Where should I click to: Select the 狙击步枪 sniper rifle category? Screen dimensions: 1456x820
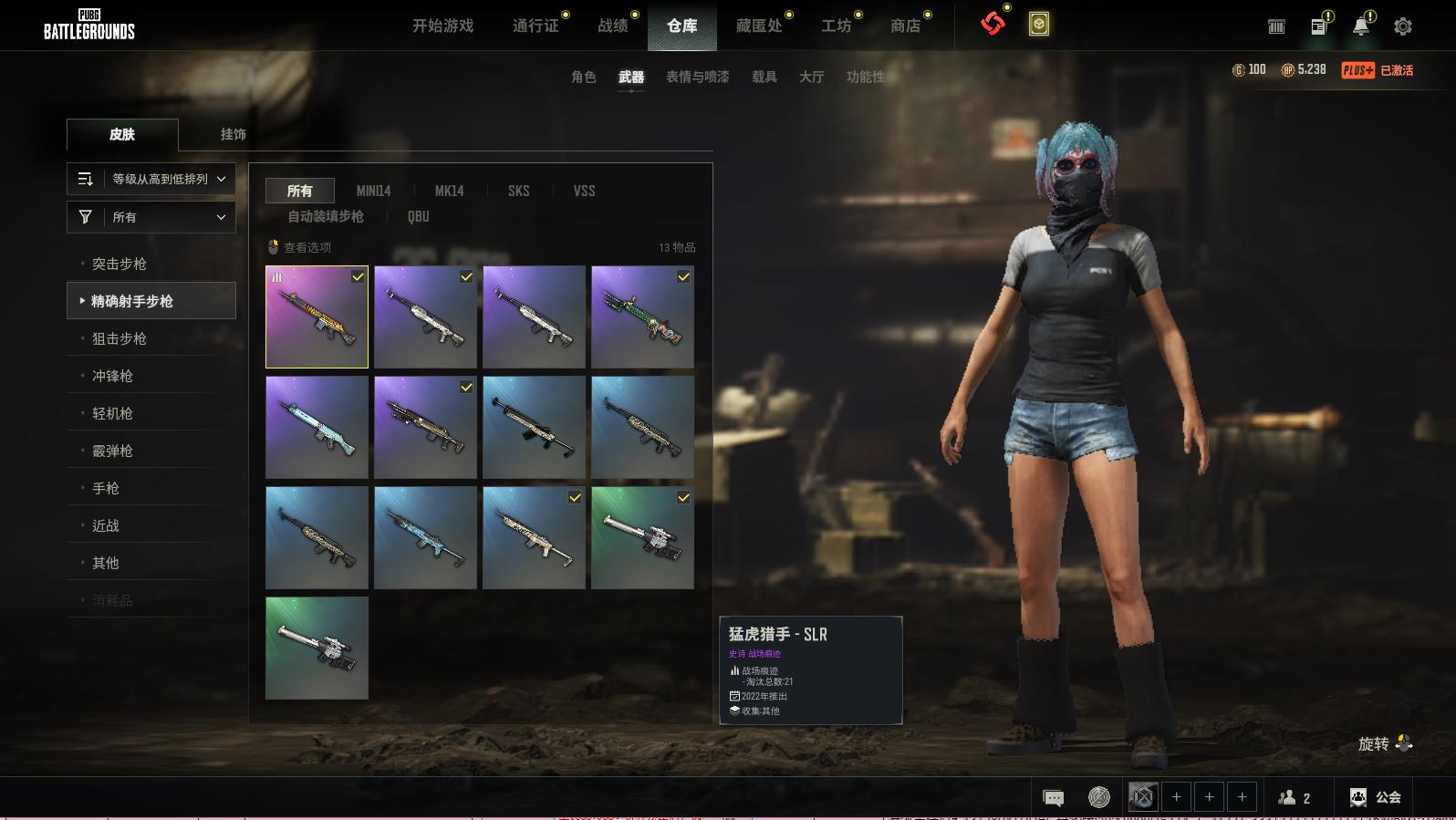pyautogui.click(x=120, y=338)
